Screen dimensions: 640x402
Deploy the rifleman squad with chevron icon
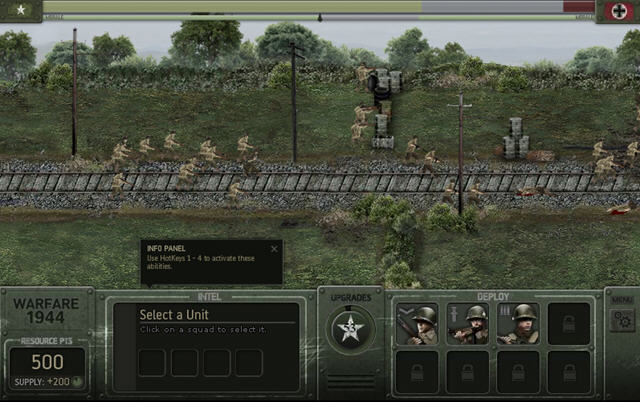click(x=416, y=325)
